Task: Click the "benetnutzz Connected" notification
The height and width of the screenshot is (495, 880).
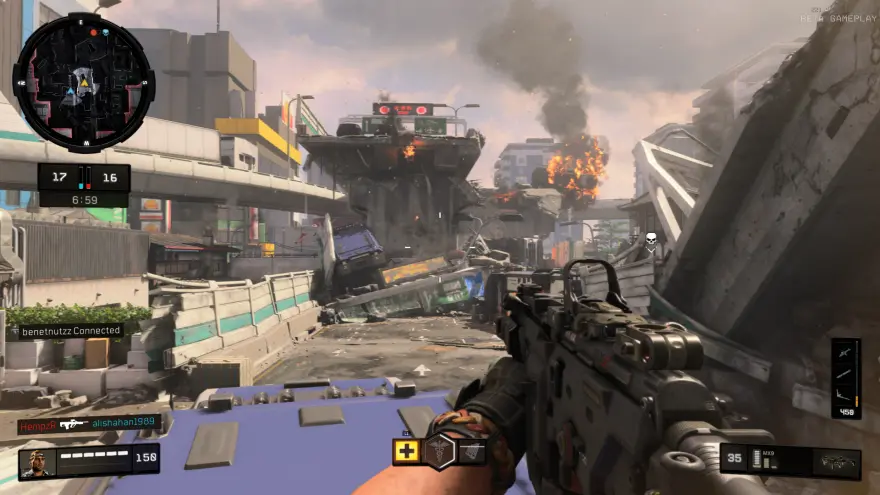Action: click(66, 330)
